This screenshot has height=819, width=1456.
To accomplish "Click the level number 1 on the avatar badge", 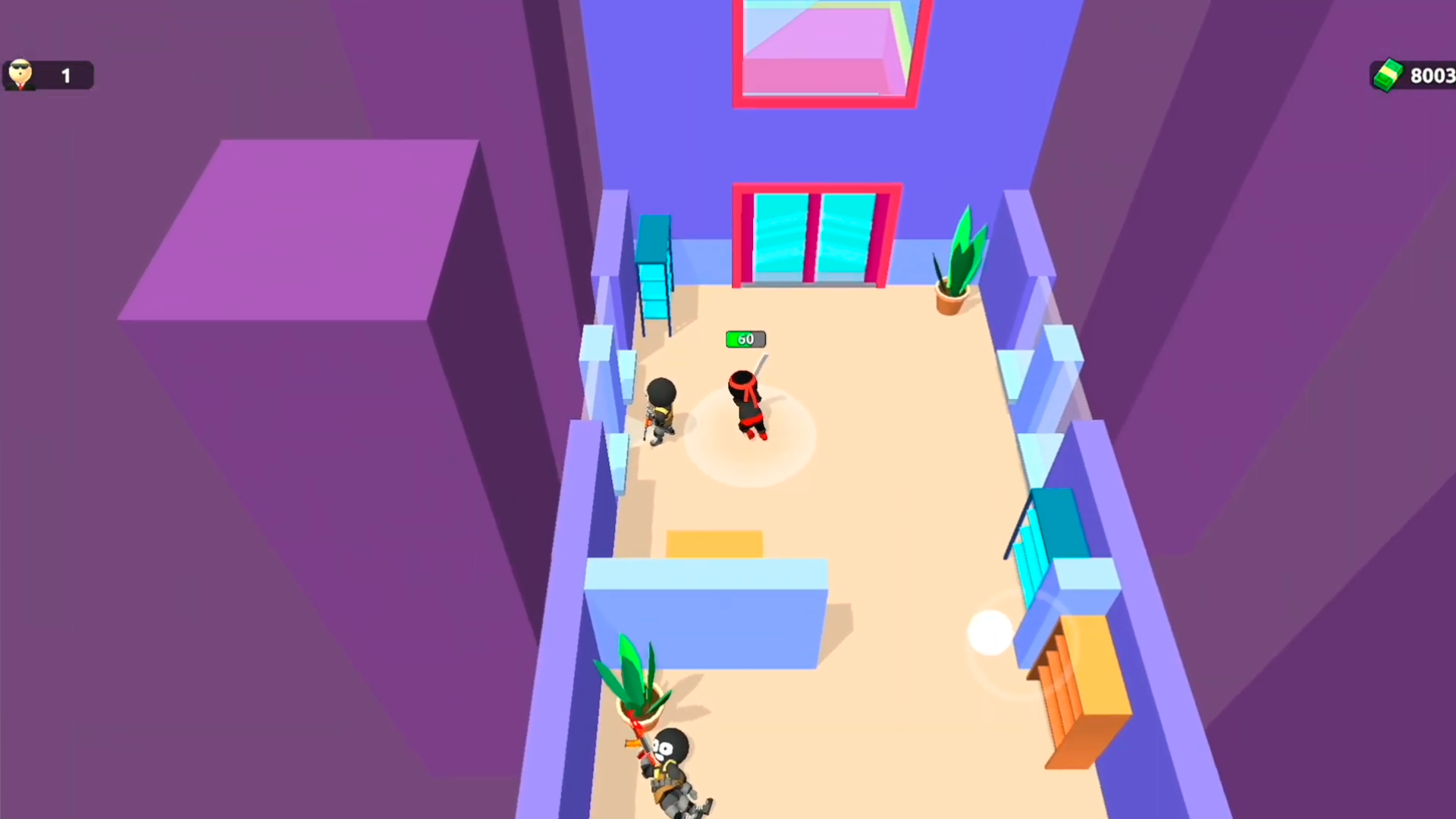I will [x=65, y=75].
